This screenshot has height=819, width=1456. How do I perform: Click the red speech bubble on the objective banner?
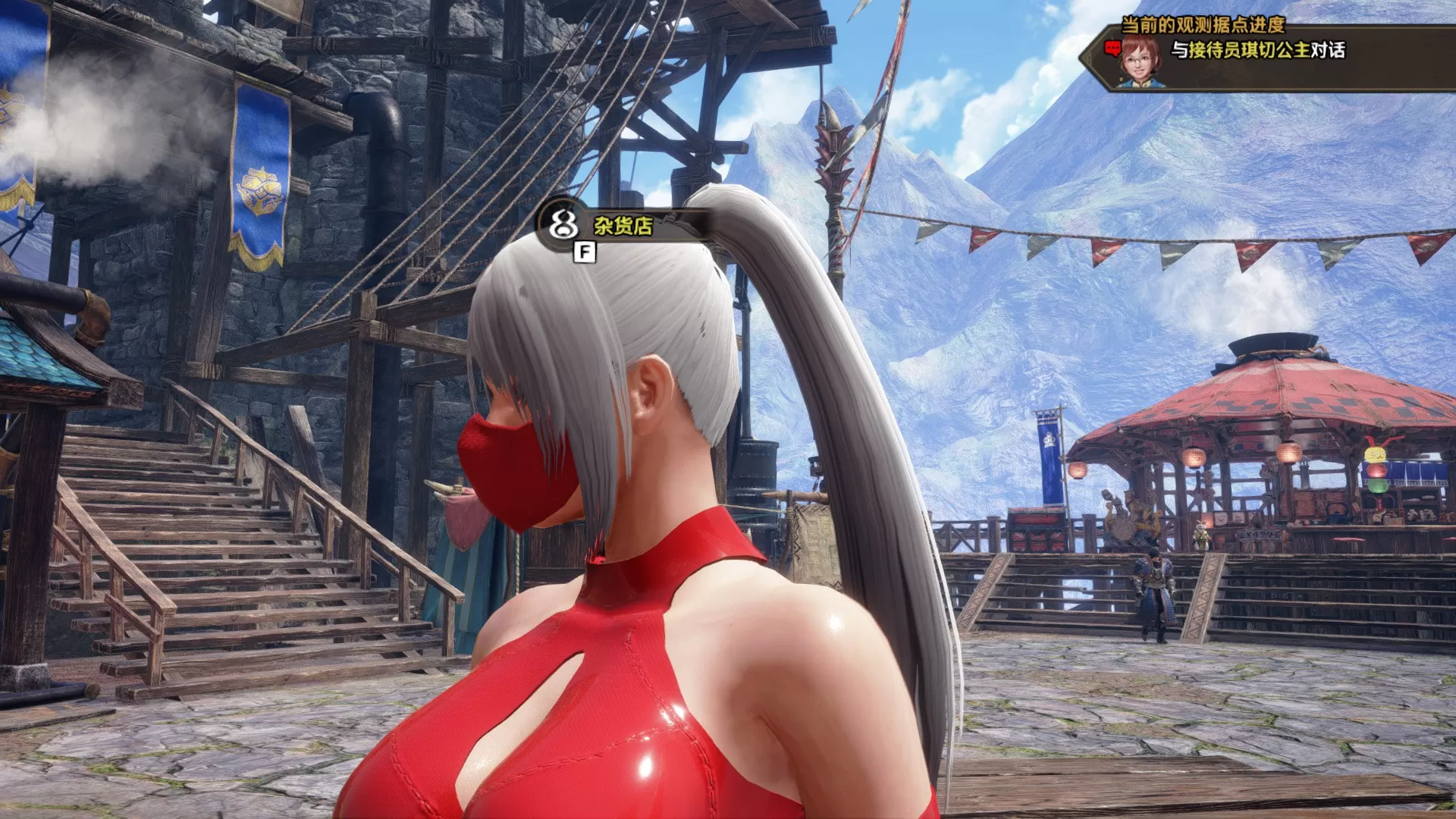point(1112,48)
